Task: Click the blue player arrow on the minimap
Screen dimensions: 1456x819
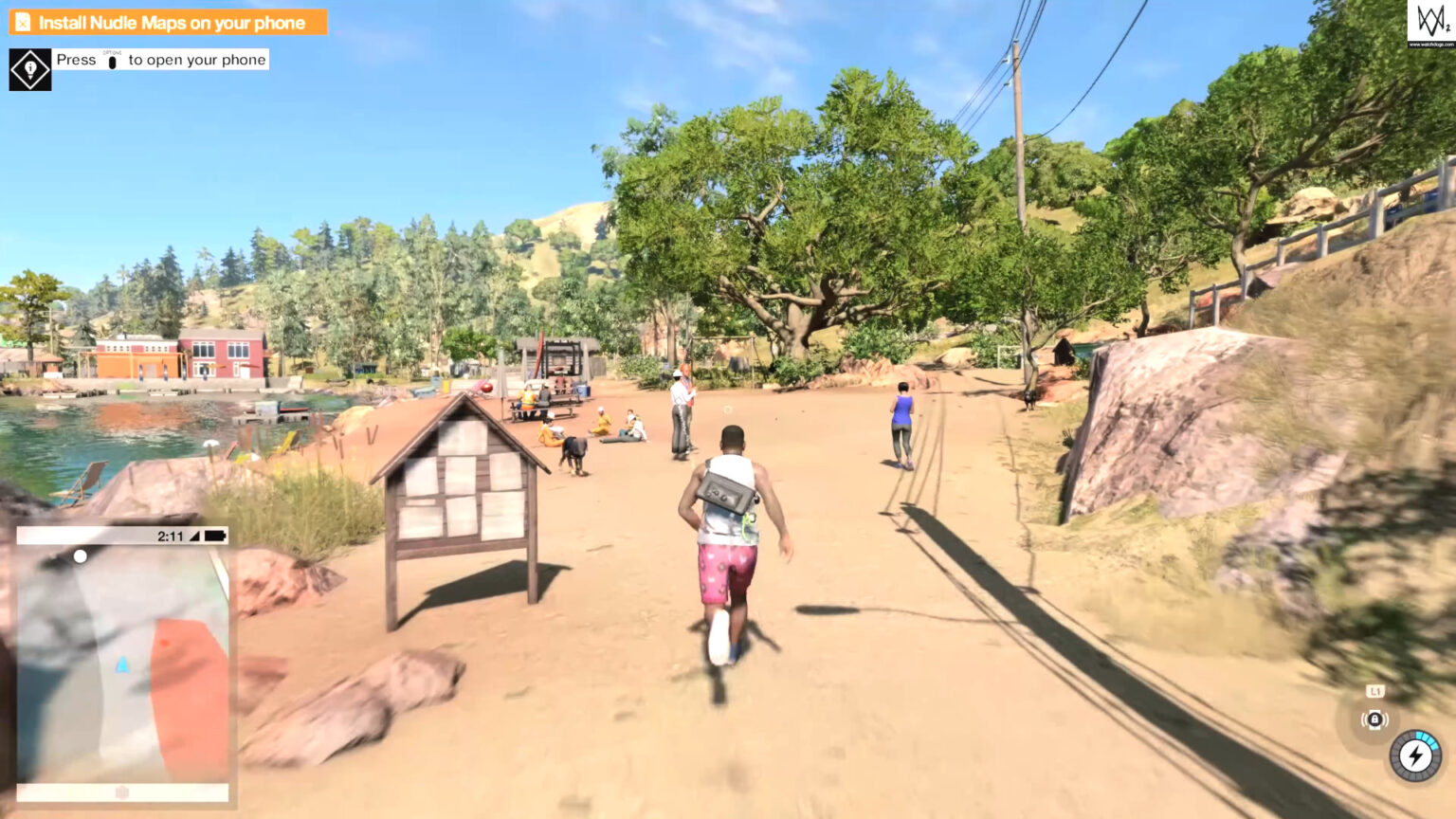Action: pyautogui.click(x=121, y=666)
